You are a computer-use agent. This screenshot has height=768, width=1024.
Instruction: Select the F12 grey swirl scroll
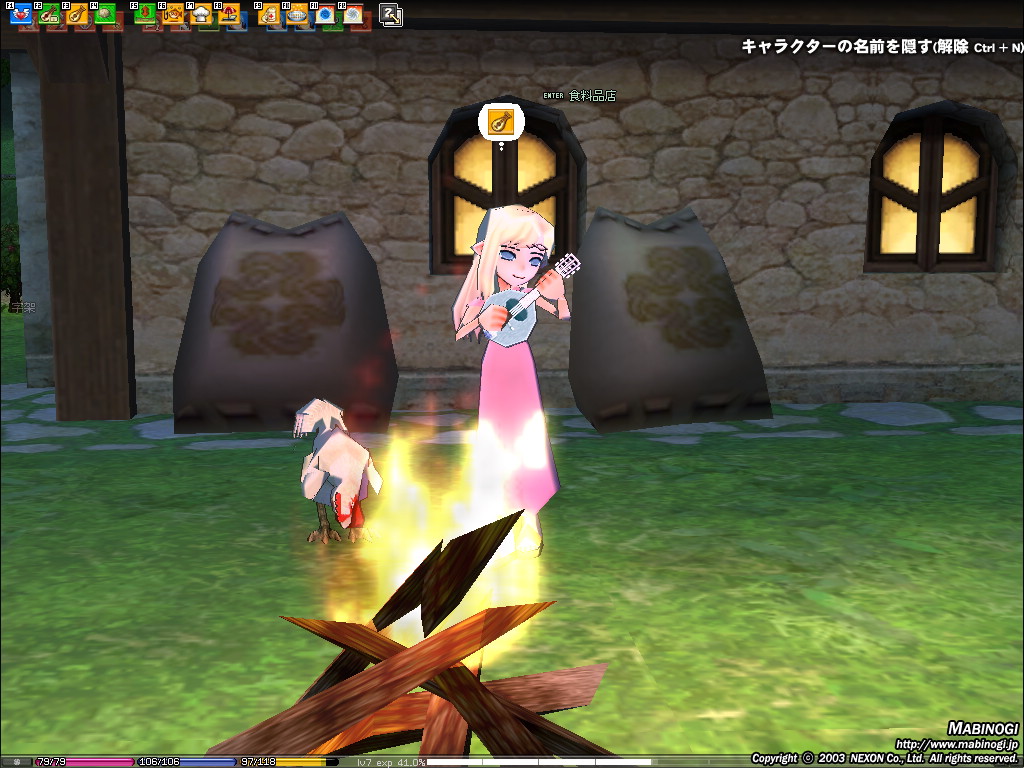click(x=352, y=14)
